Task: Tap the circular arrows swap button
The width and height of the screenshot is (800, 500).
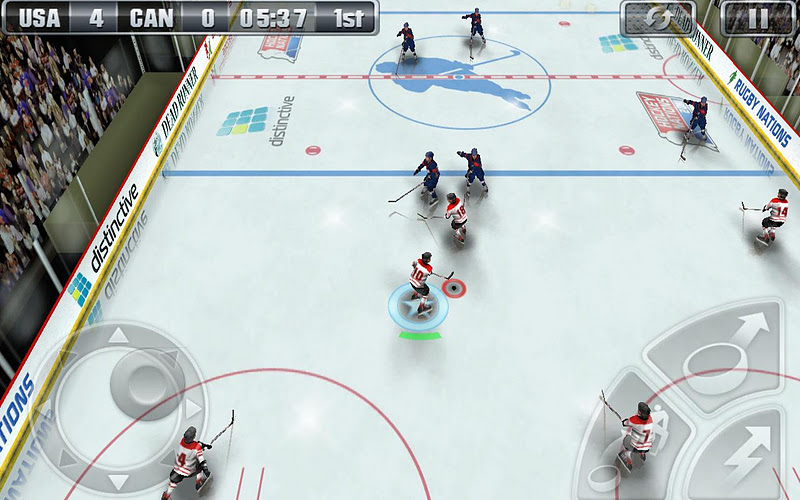Action: [x=657, y=18]
